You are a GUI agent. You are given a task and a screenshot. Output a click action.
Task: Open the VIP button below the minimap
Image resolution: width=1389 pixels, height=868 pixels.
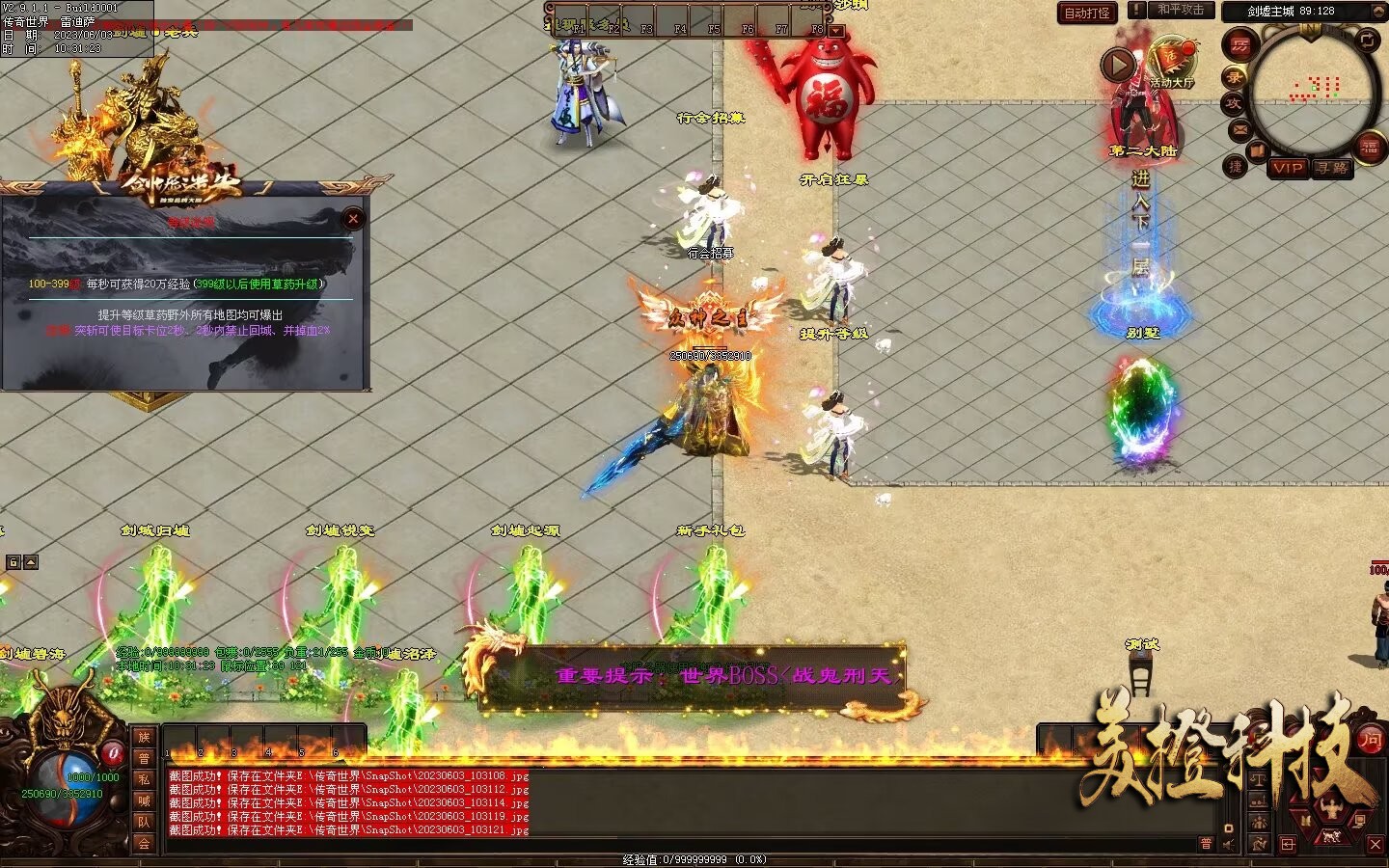[1288, 168]
